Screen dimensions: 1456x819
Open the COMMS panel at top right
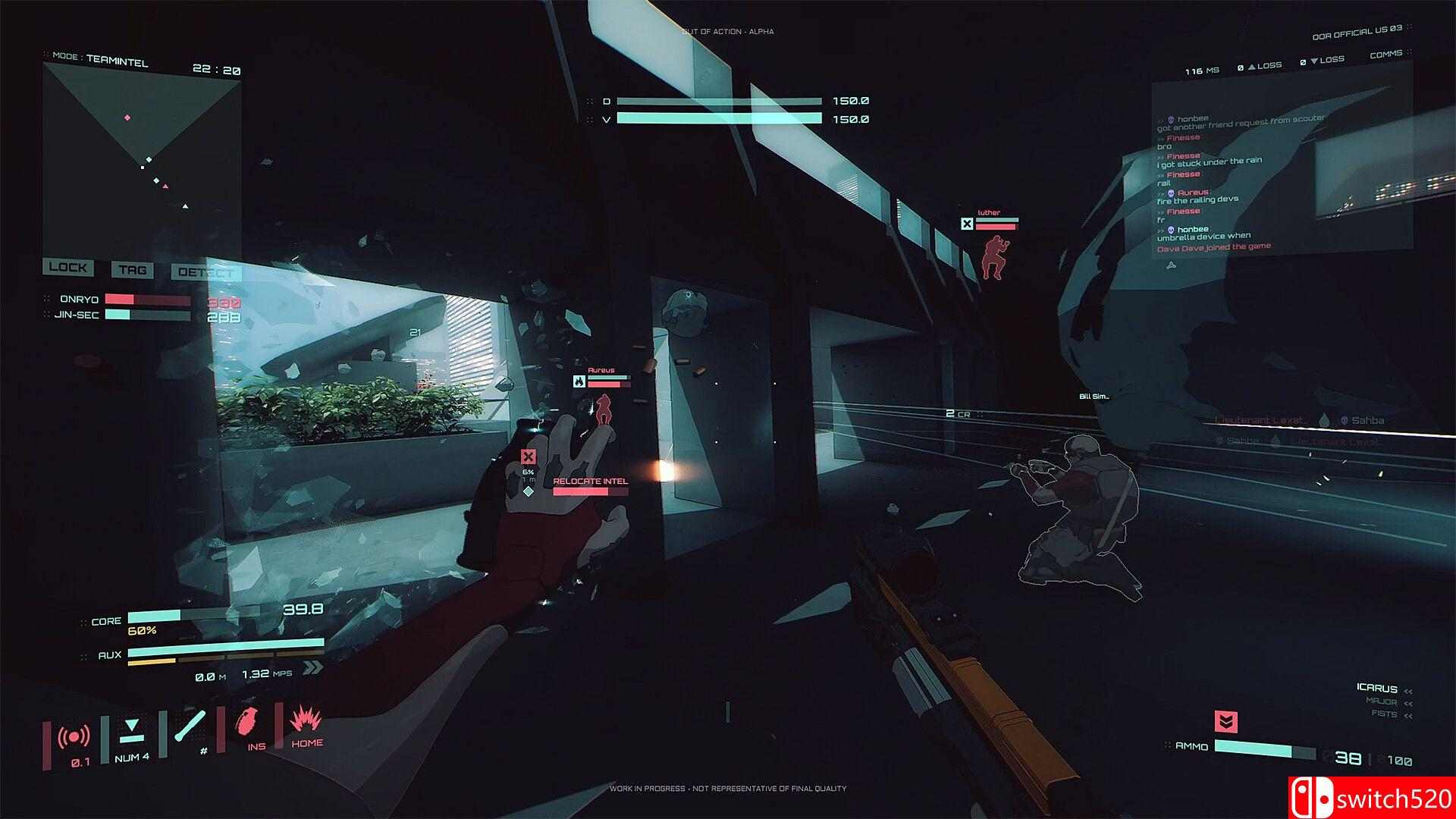tap(1387, 55)
